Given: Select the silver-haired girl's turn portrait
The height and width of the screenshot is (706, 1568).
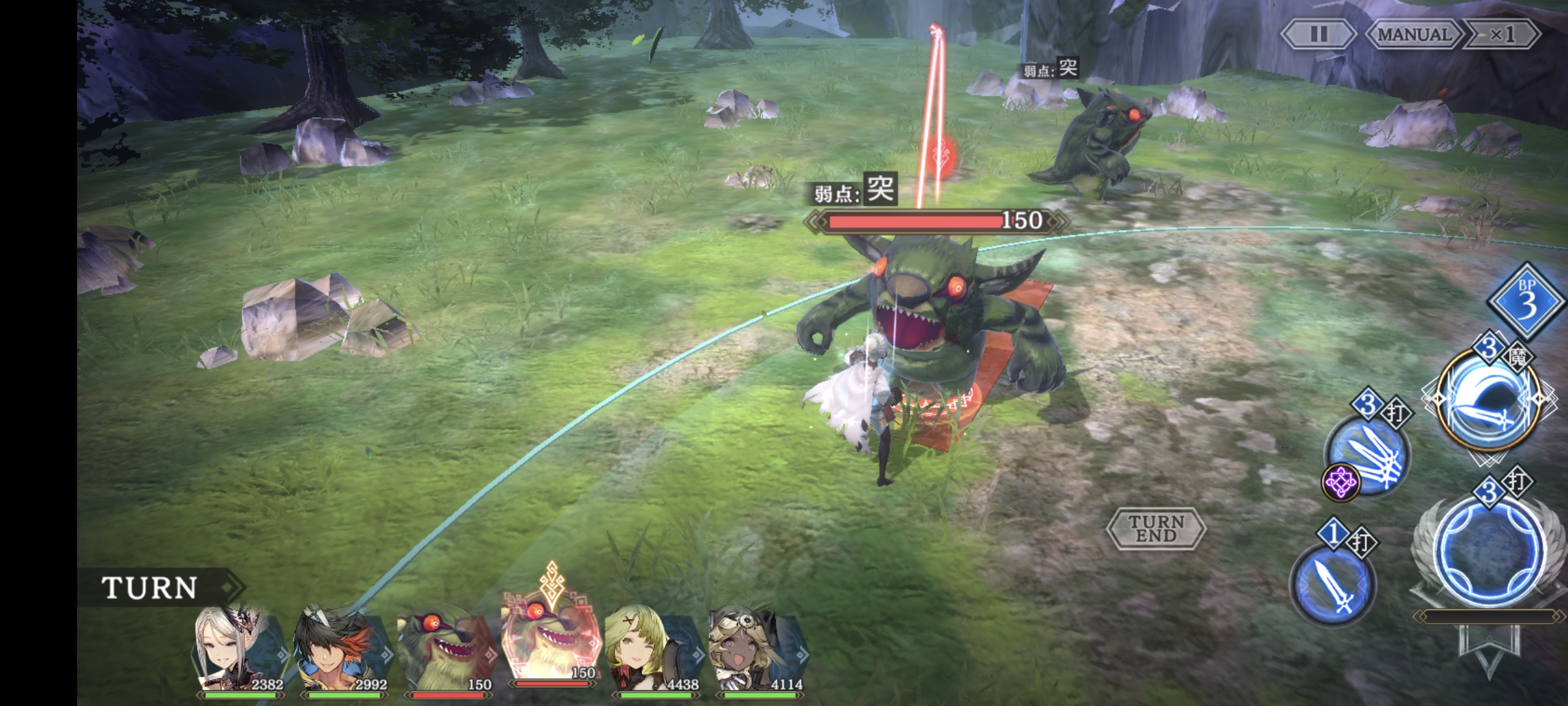Looking at the screenshot, I should click(x=240, y=650).
